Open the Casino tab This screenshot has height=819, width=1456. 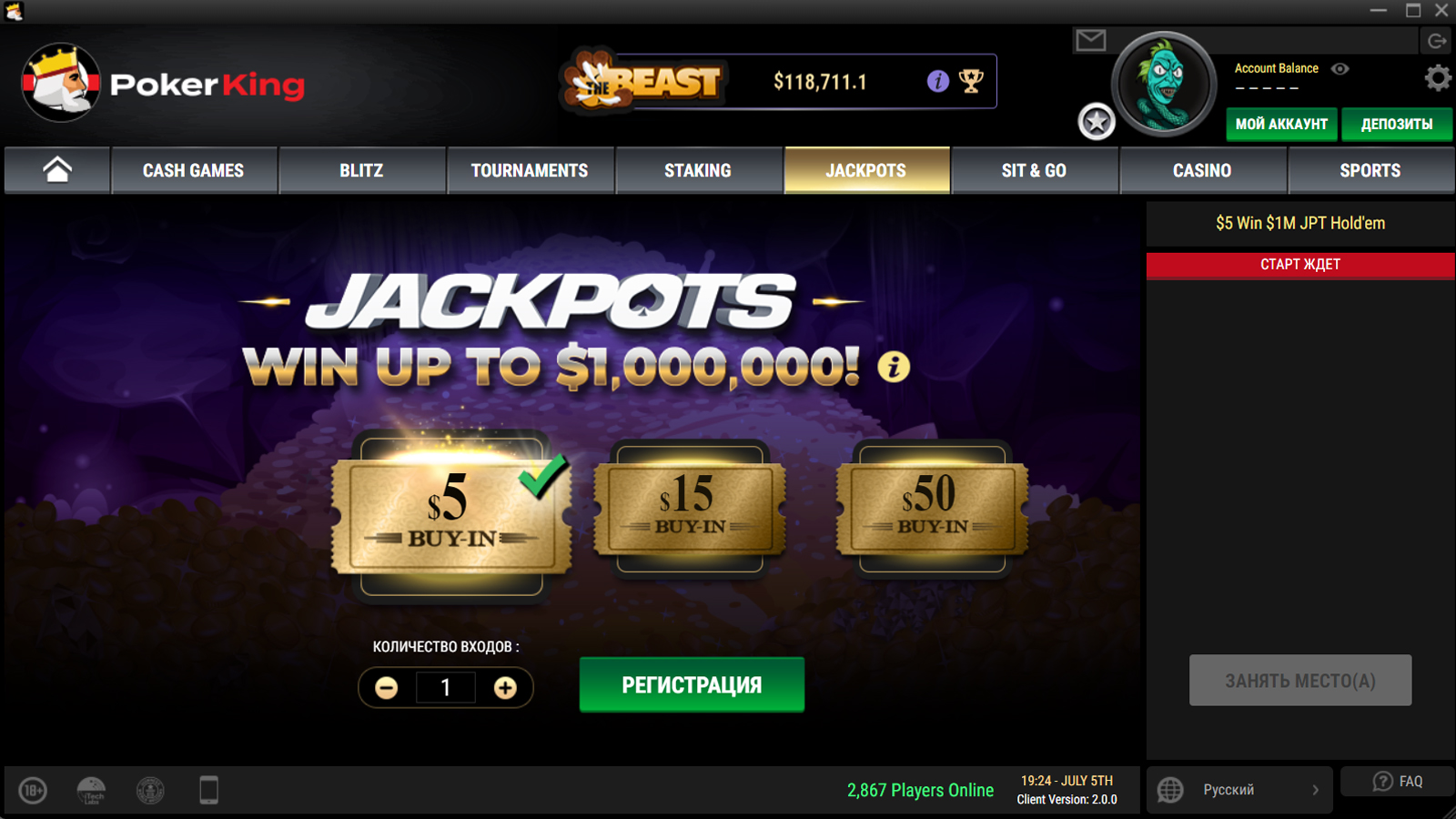(1202, 170)
